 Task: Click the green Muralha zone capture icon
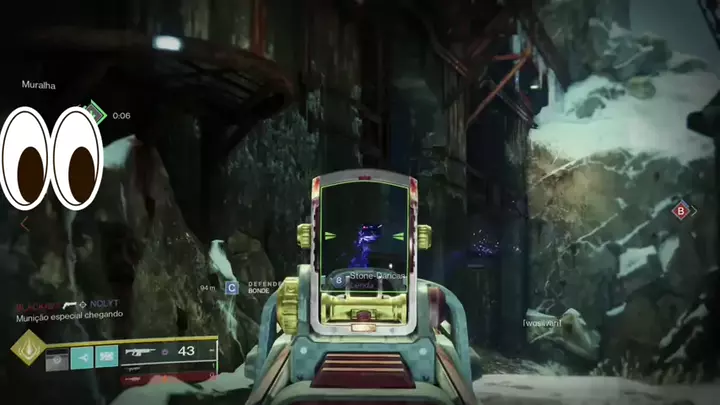pyautogui.click(x=96, y=113)
